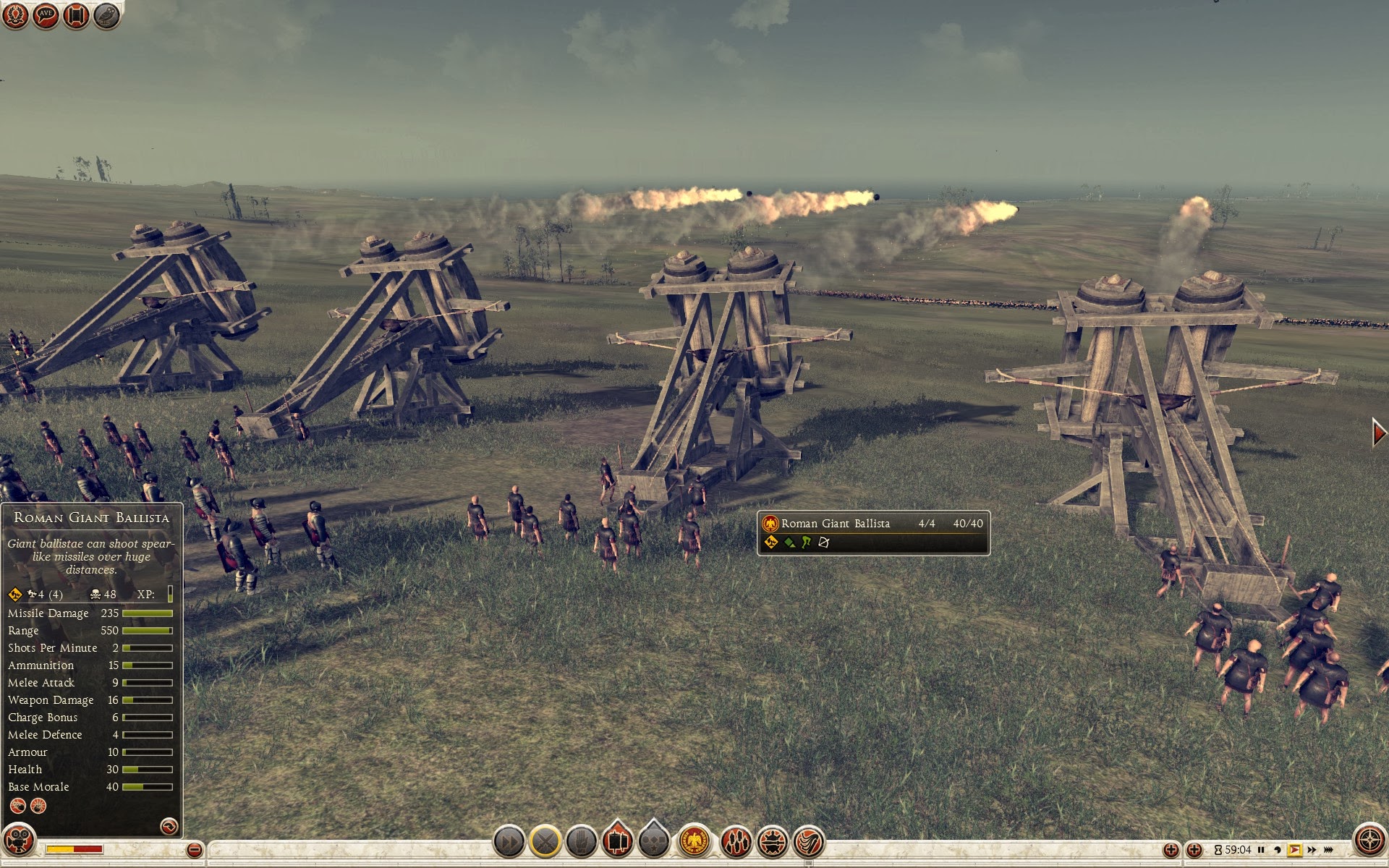
Task: Expand the red arrow side panel
Action: coord(1379,433)
